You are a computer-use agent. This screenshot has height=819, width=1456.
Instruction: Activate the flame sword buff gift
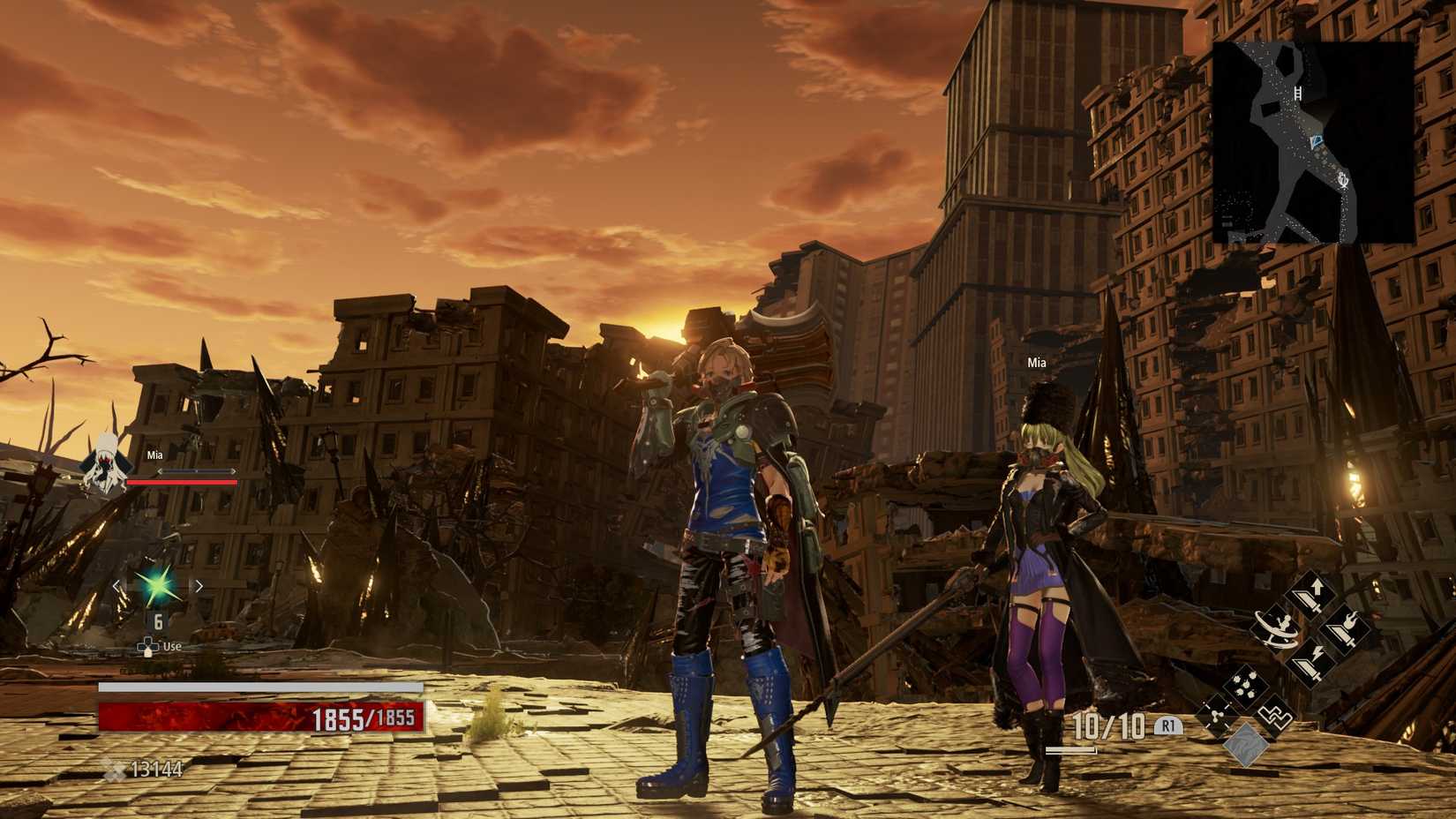(1344, 631)
